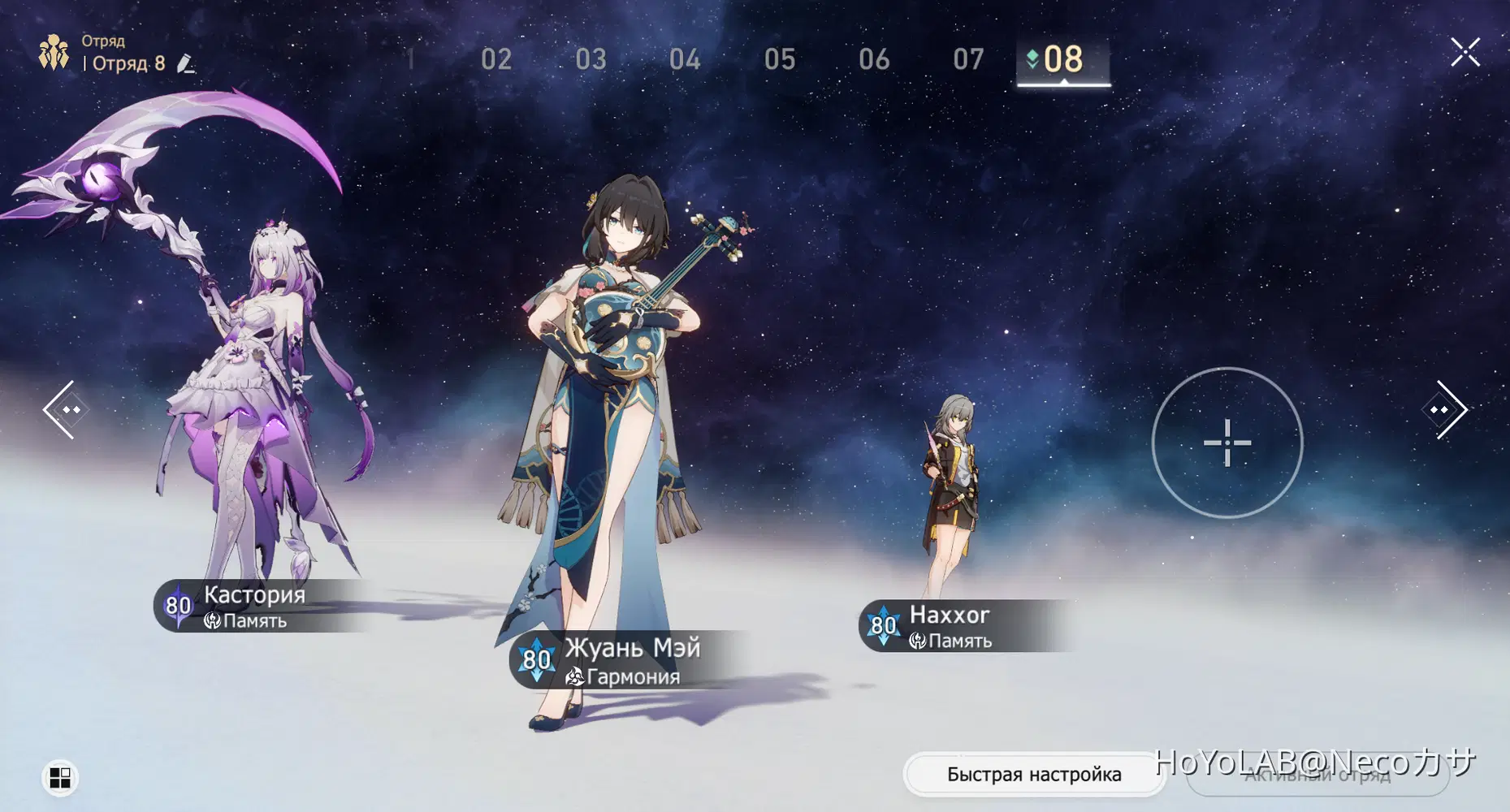1510x812 pixels.
Task: Add a character to the empty plus slot
Action: 1227,443
